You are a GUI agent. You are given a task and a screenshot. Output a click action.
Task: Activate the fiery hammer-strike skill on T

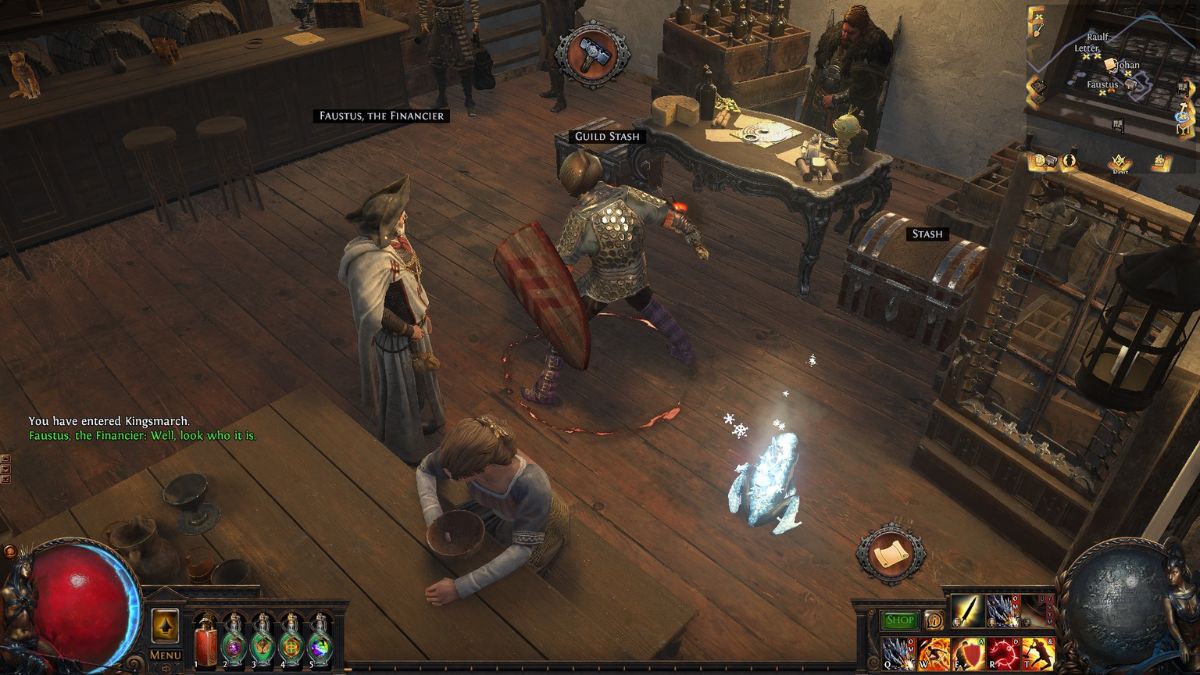(x=1039, y=653)
